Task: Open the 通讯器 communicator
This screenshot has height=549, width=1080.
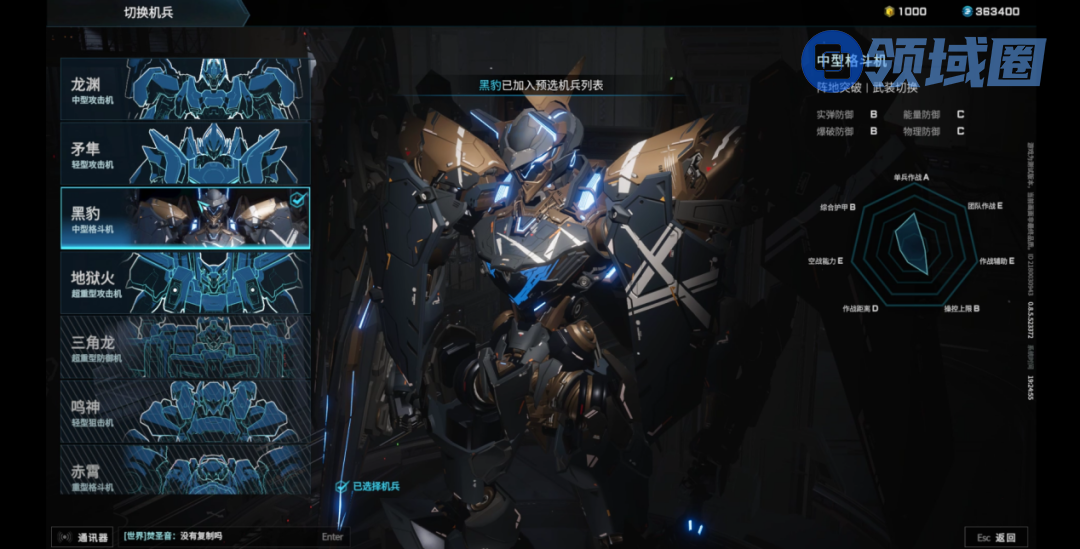Action: pos(83,537)
